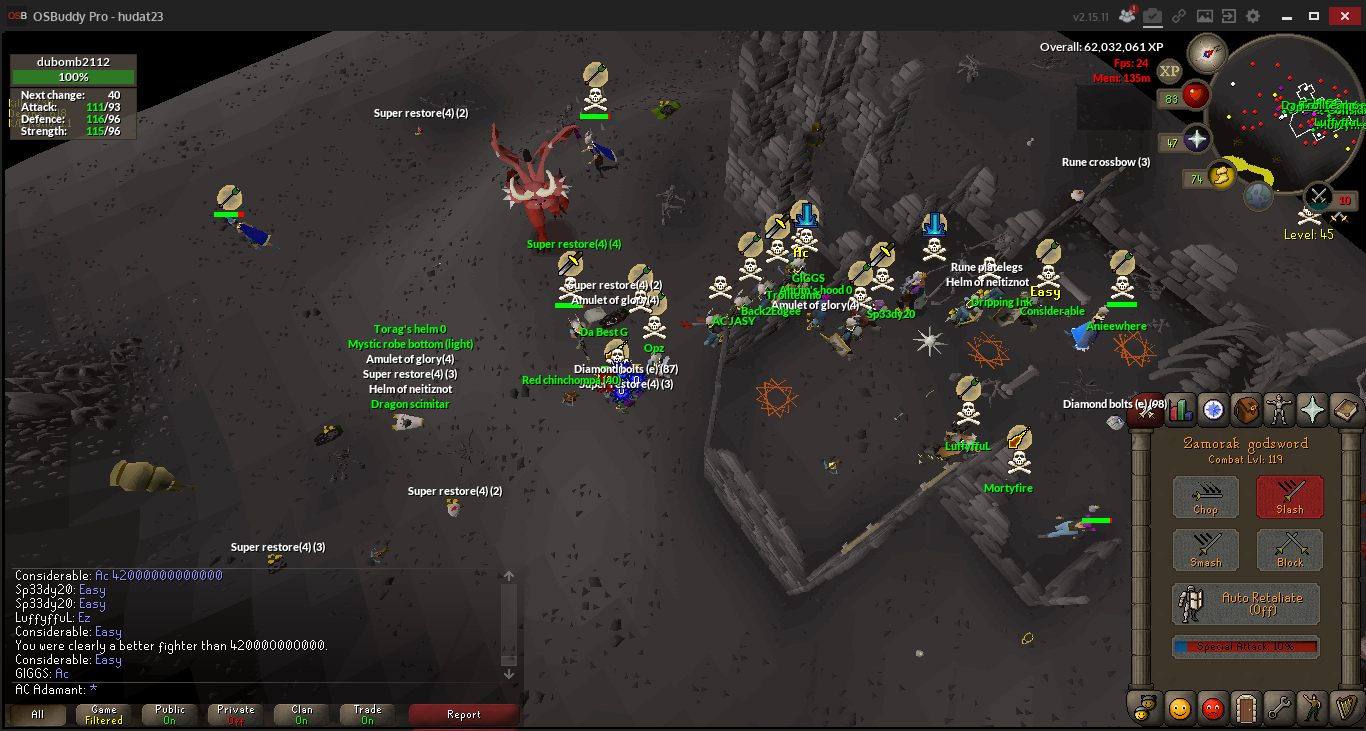Open the logout door tab

tap(1246, 708)
